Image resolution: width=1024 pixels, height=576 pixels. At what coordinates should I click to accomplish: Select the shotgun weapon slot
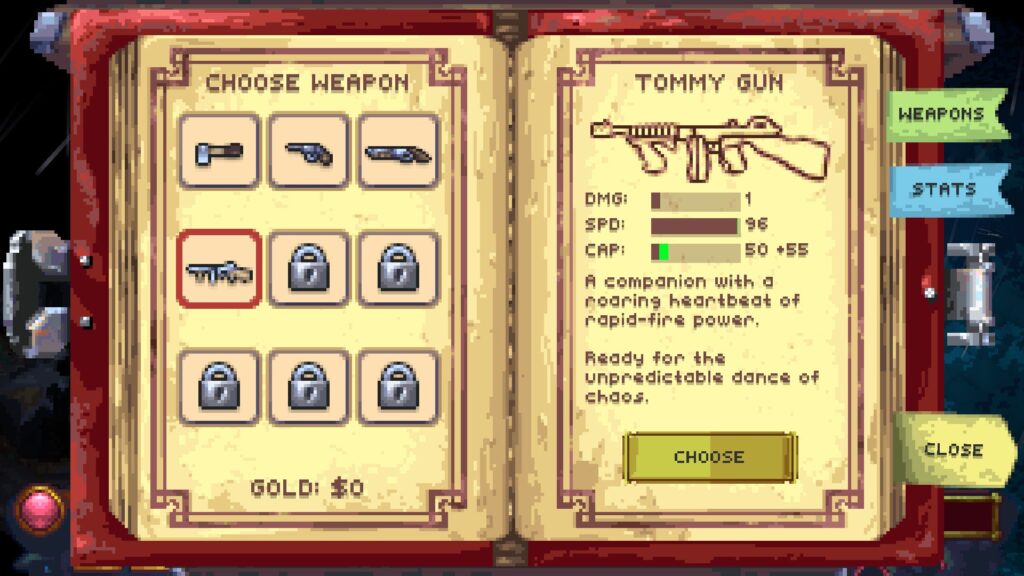click(x=398, y=151)
